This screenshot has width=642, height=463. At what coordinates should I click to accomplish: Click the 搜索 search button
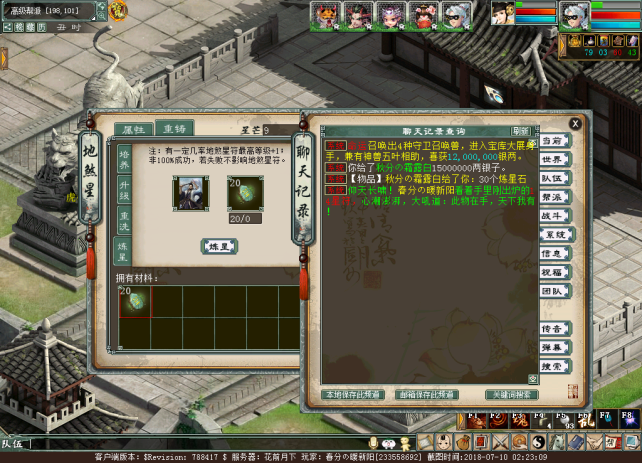coord(553,366)
